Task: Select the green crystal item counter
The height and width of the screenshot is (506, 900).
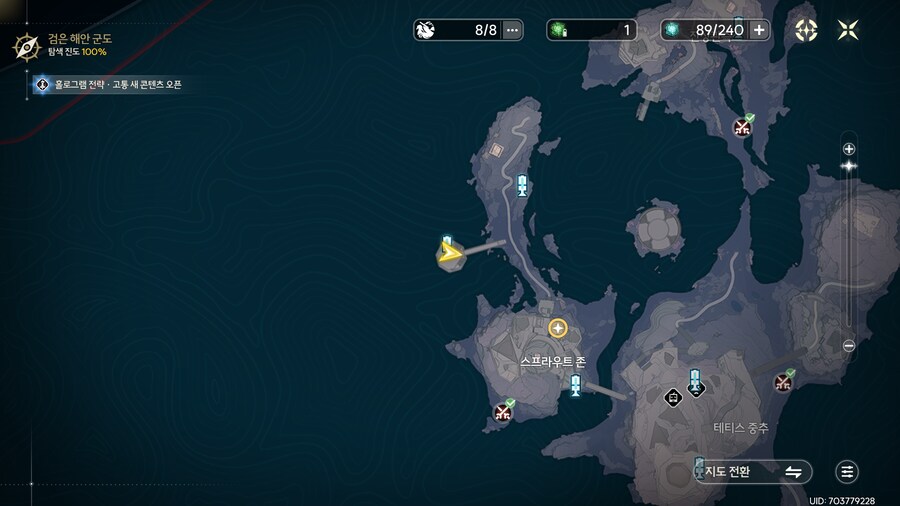Action: pos(591,30)
